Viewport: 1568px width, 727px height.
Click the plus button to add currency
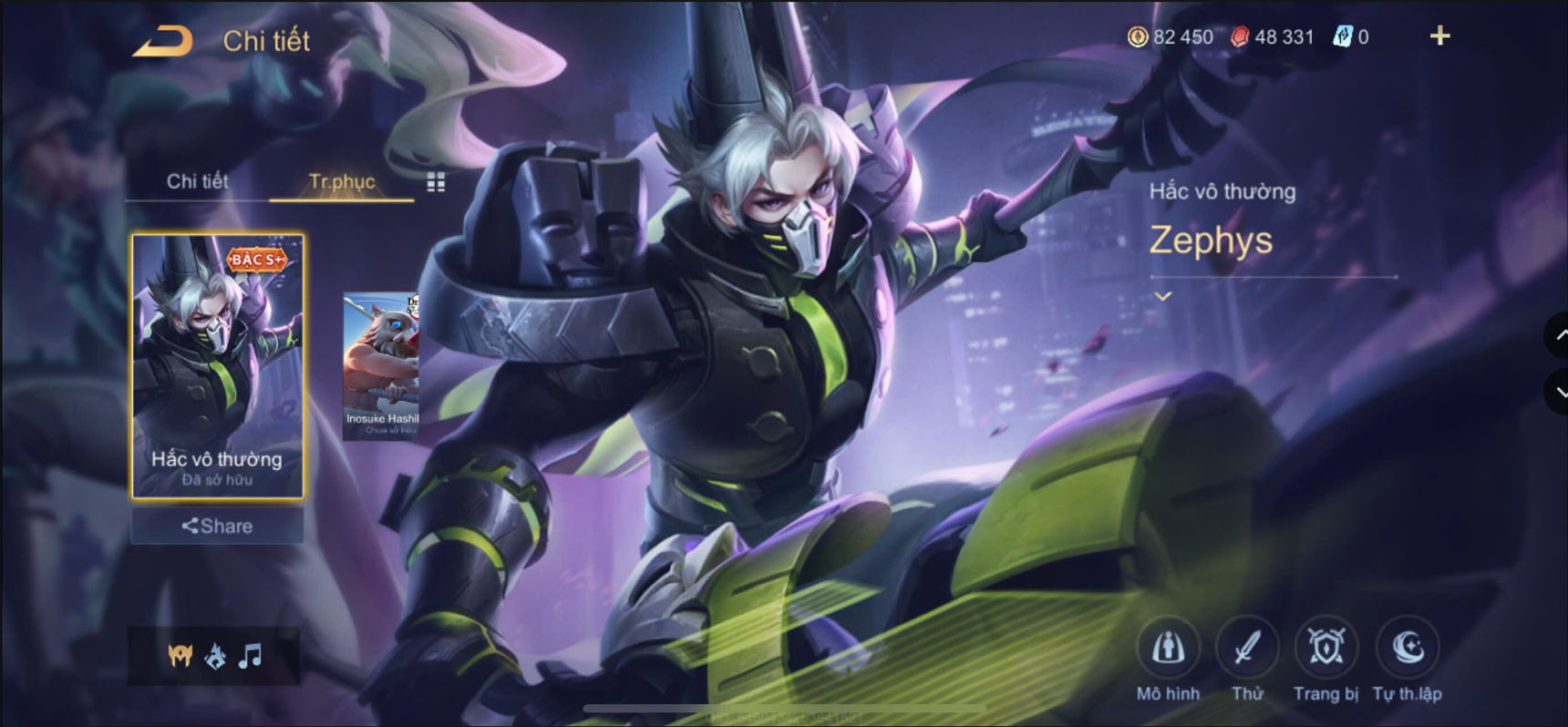pyautogui.click(x=1441, y=37)
